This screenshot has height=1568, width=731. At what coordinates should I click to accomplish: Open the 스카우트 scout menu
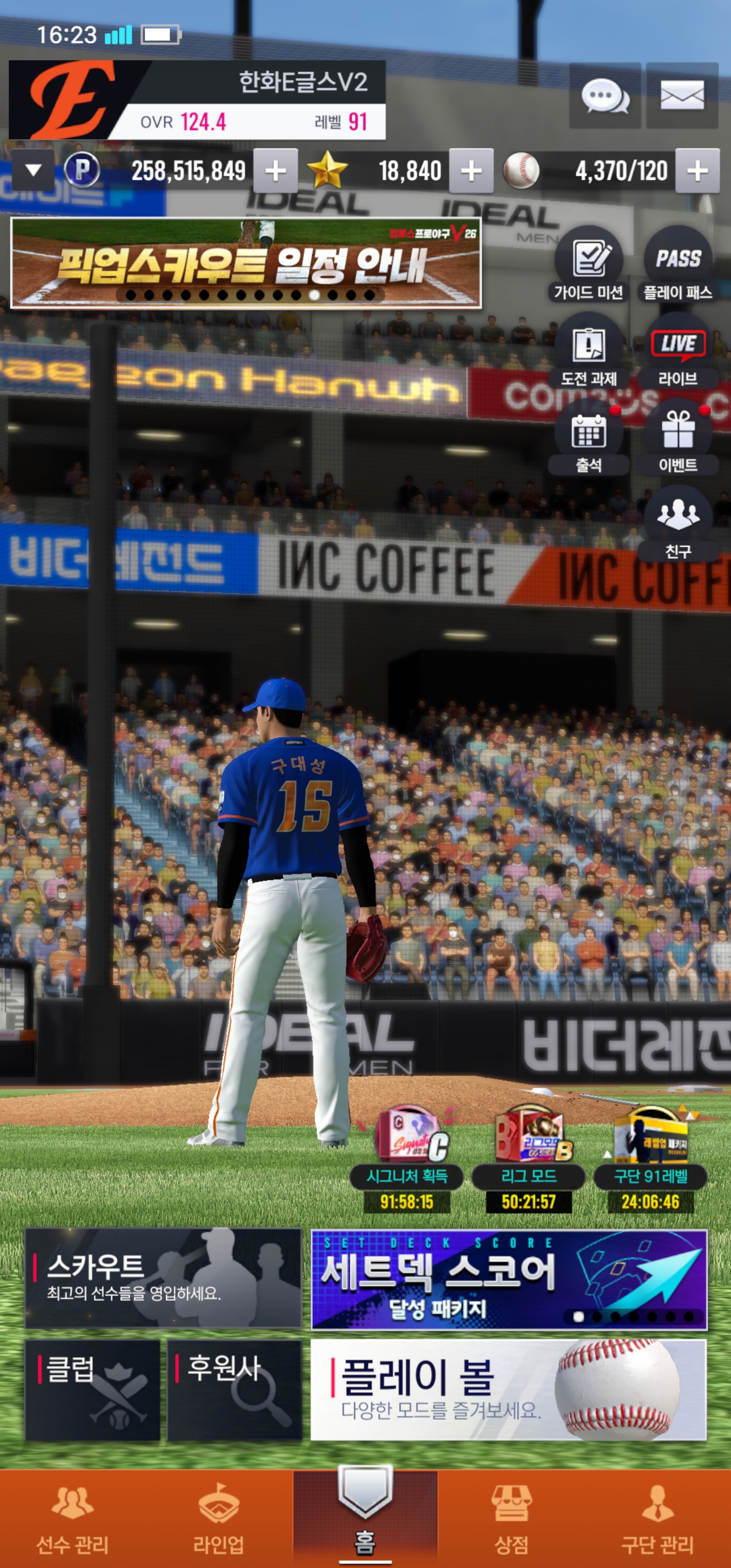(163, 1278)
